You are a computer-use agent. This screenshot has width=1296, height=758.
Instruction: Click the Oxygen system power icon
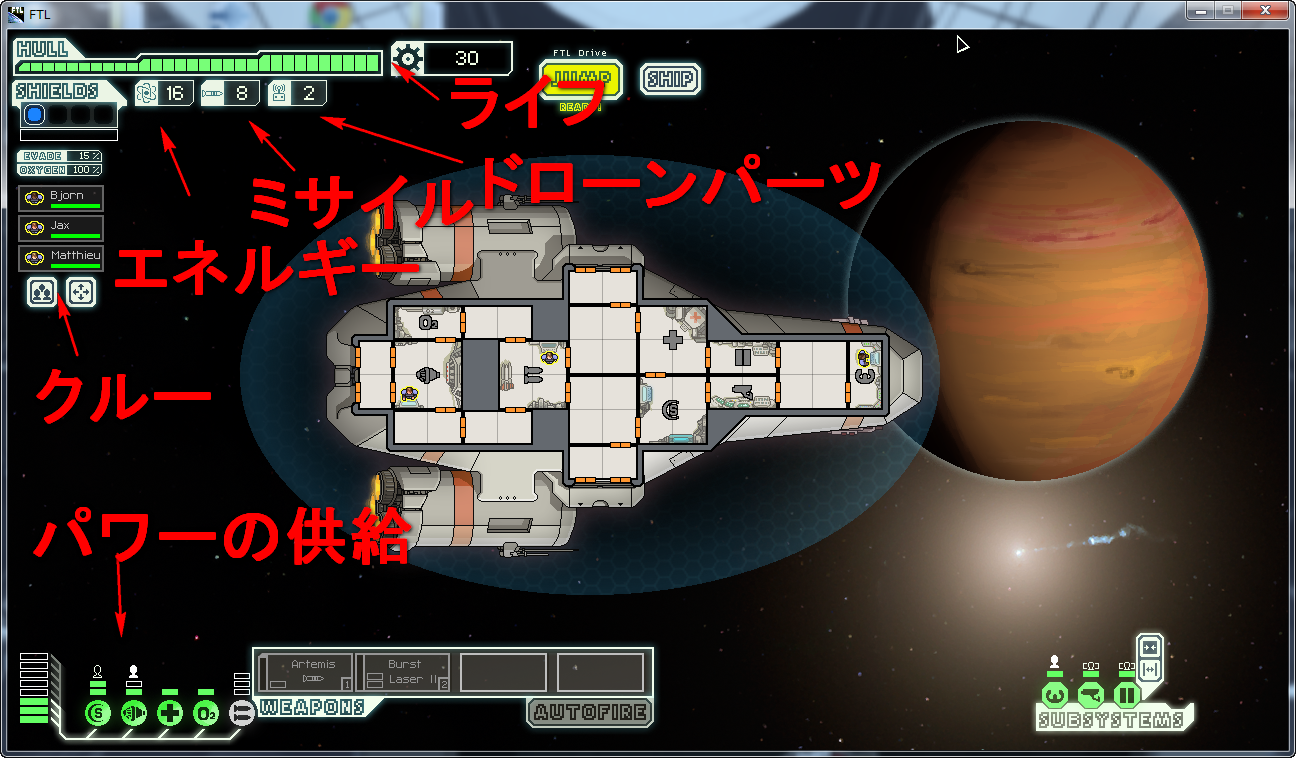[206, 713]
